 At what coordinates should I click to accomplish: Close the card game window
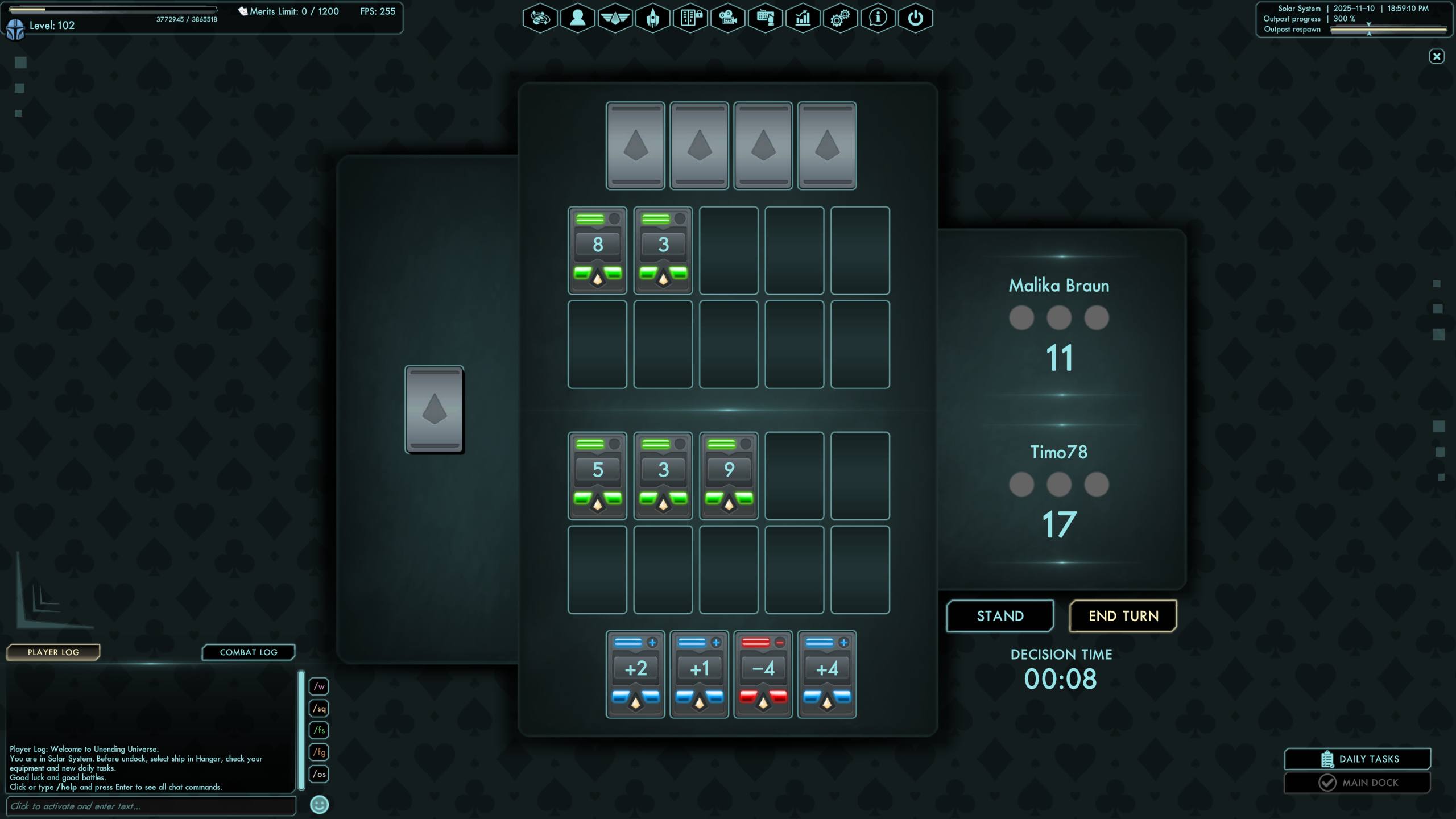click(x=1437, y=56)
